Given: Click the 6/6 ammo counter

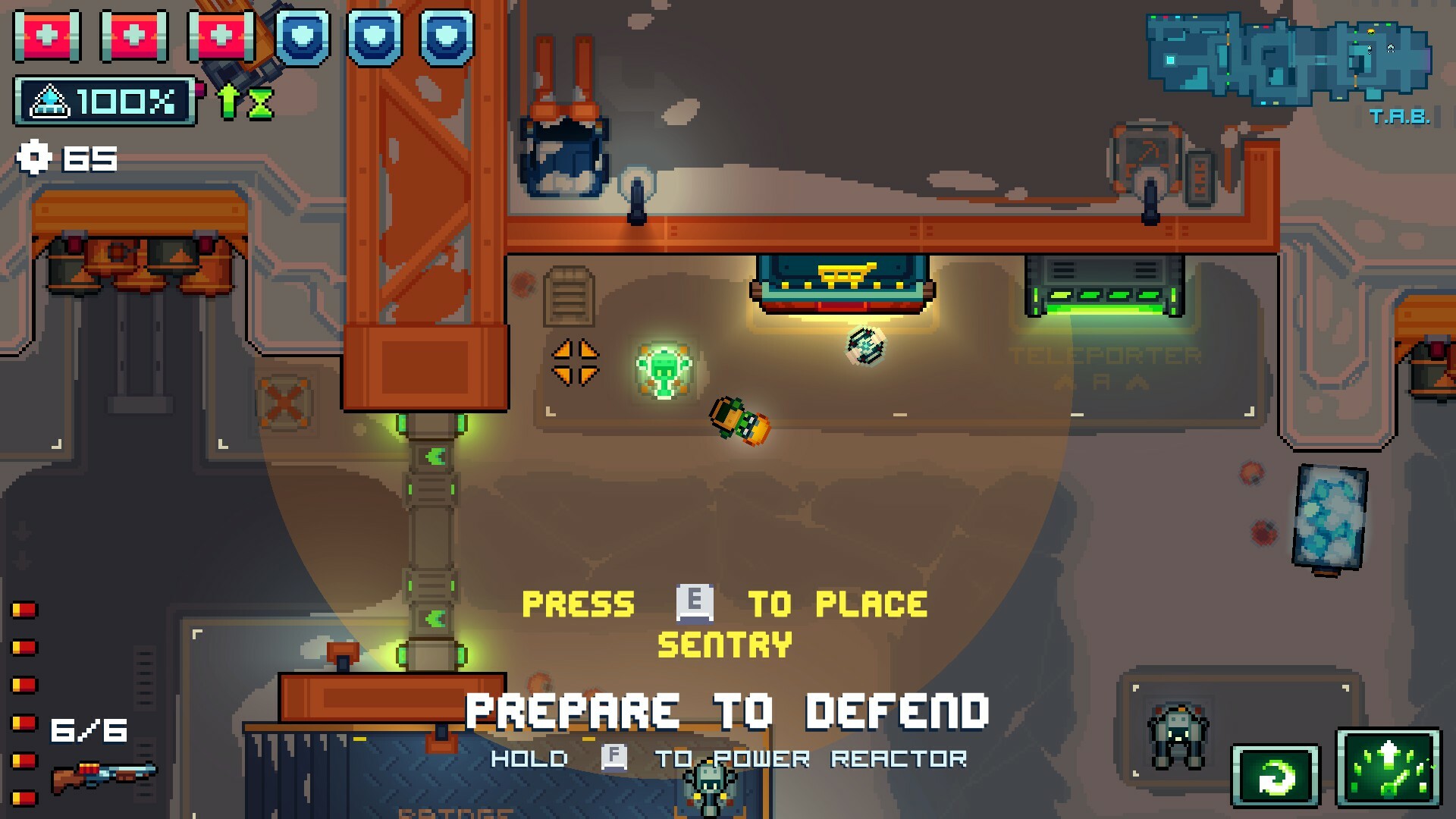Looking at the screenshot, I should click(x=89, y=730).
